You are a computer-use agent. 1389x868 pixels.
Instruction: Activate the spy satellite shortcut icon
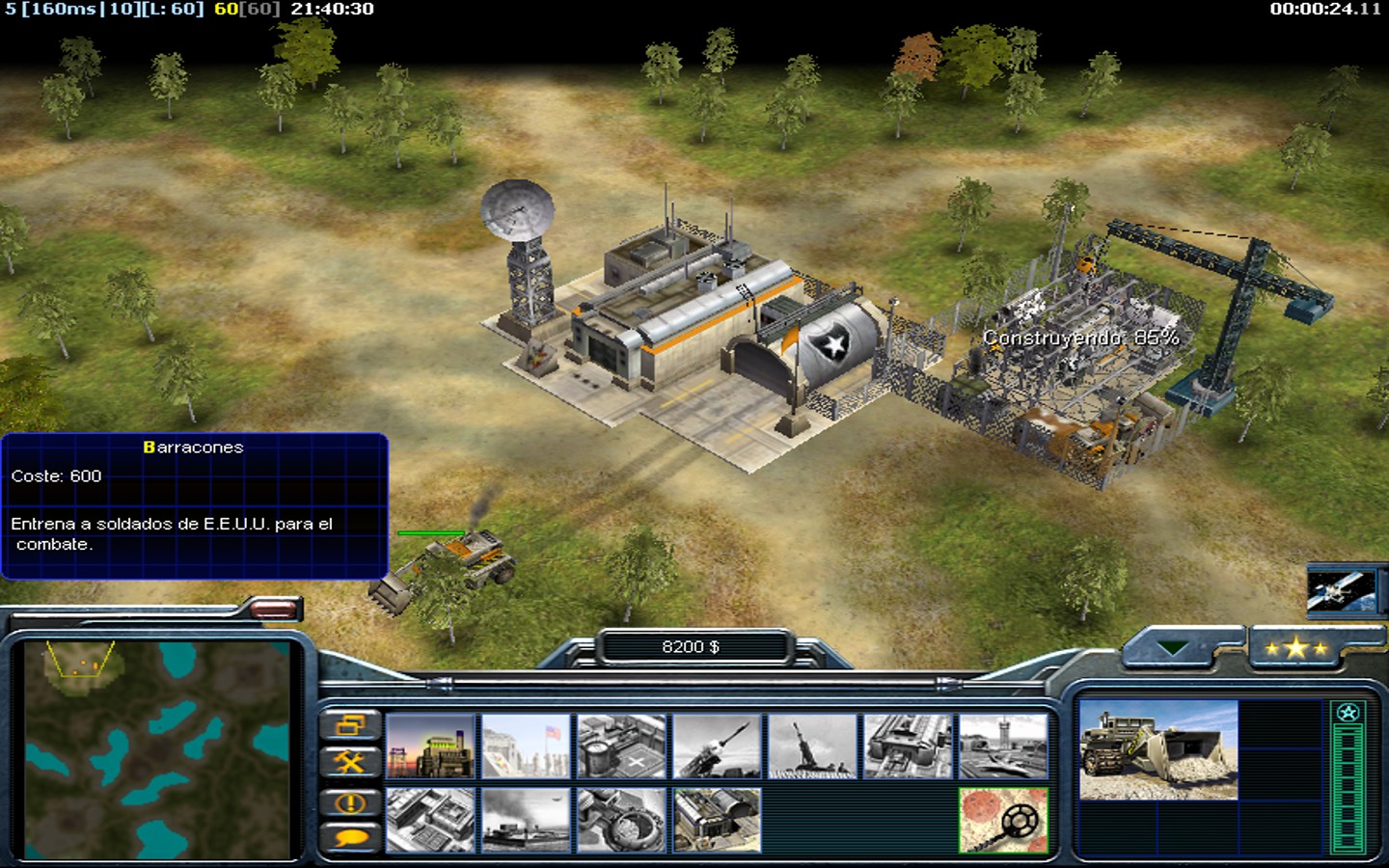click(x=1341, y=589)
